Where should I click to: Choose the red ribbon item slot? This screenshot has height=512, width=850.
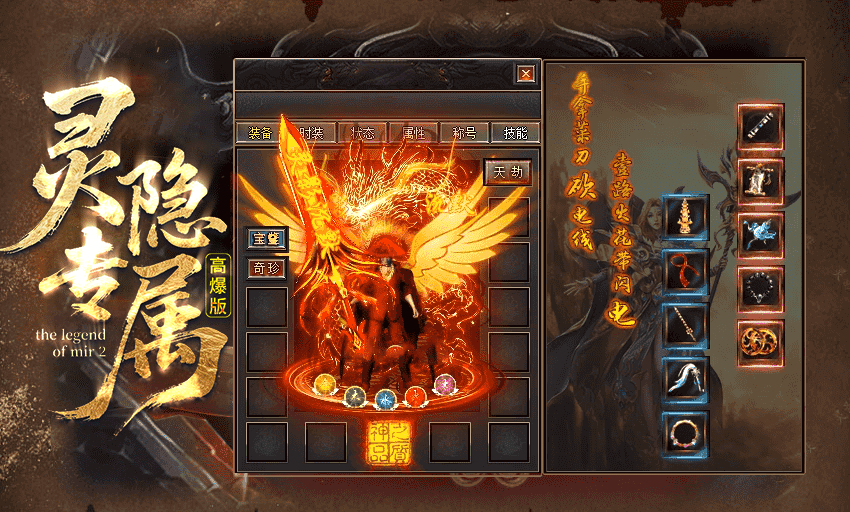686,270
